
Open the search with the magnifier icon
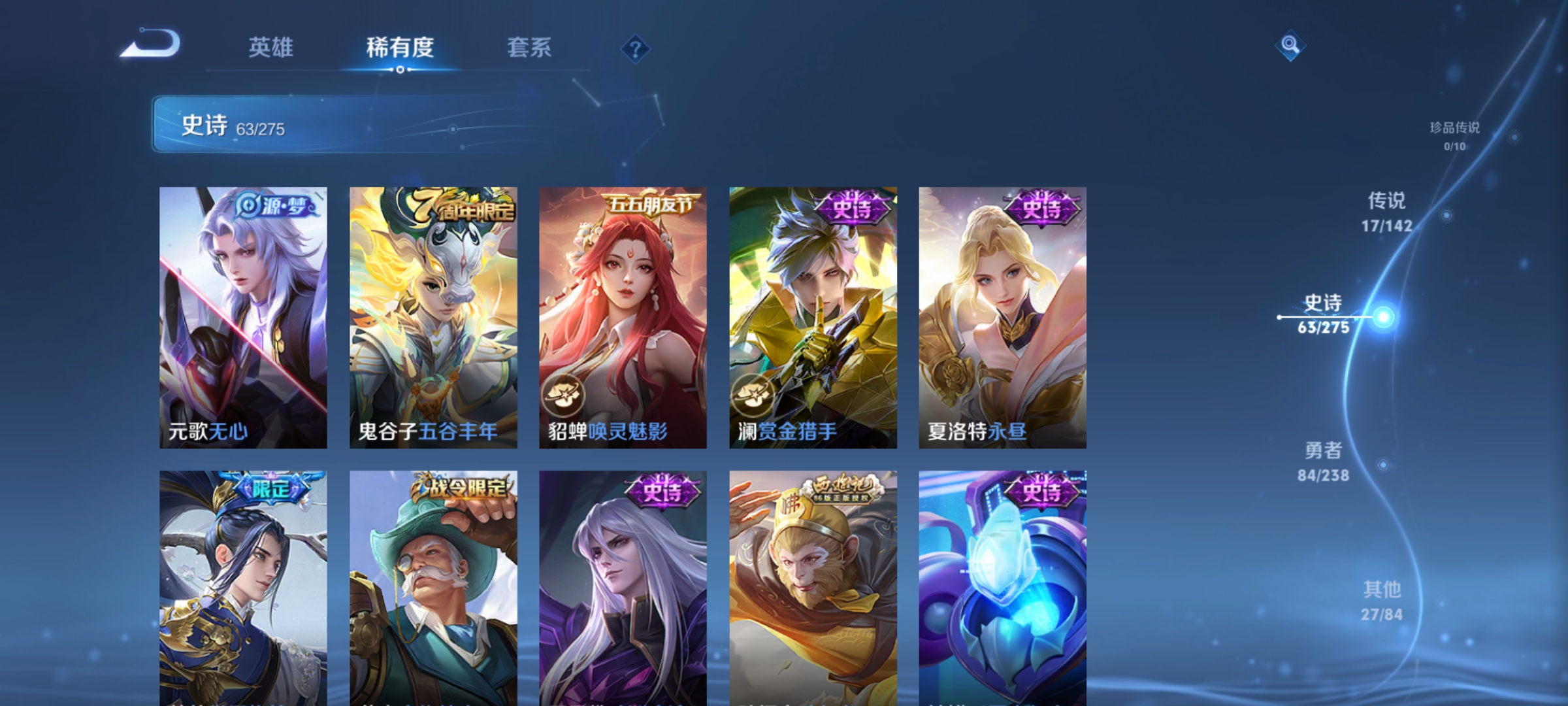tap(1289, 46)
